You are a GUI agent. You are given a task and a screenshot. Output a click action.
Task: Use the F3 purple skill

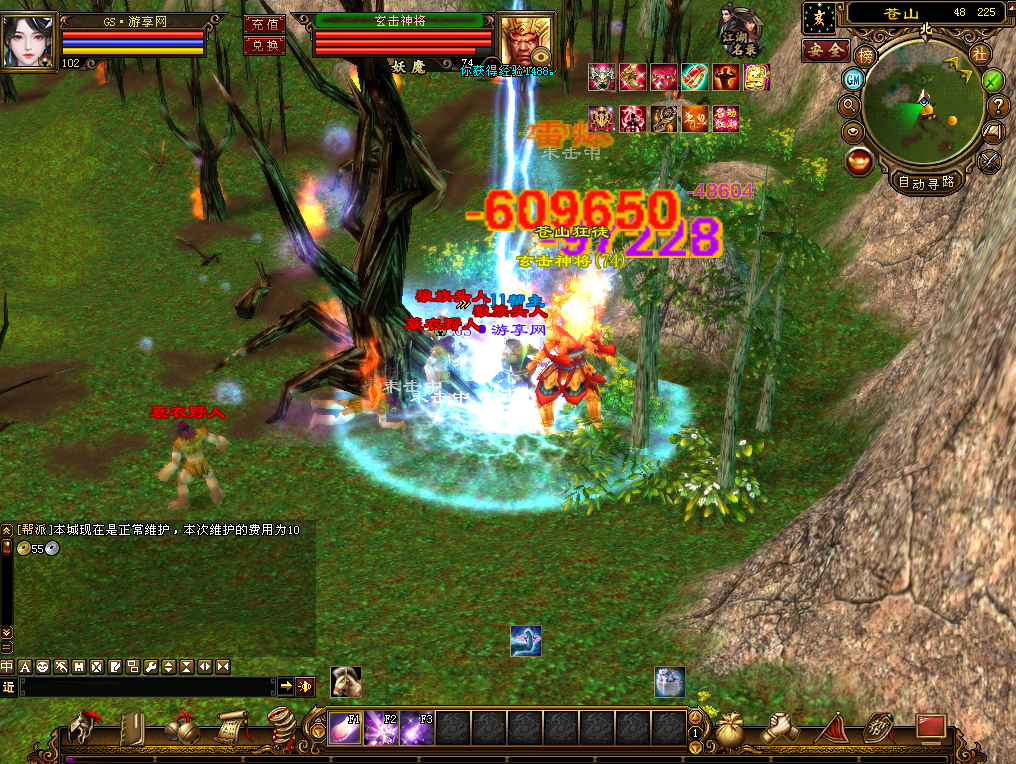click(417, 728)
